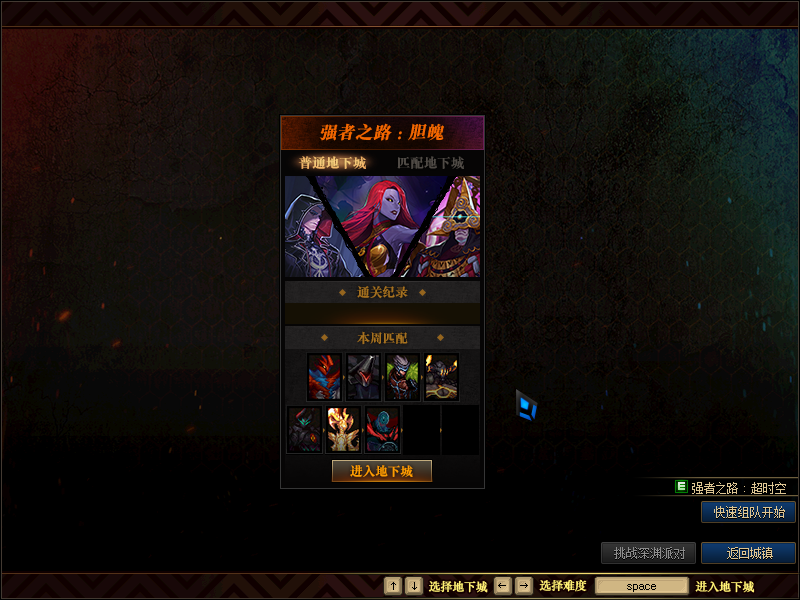Return to town via 返回城镇

tap(748, 553)
